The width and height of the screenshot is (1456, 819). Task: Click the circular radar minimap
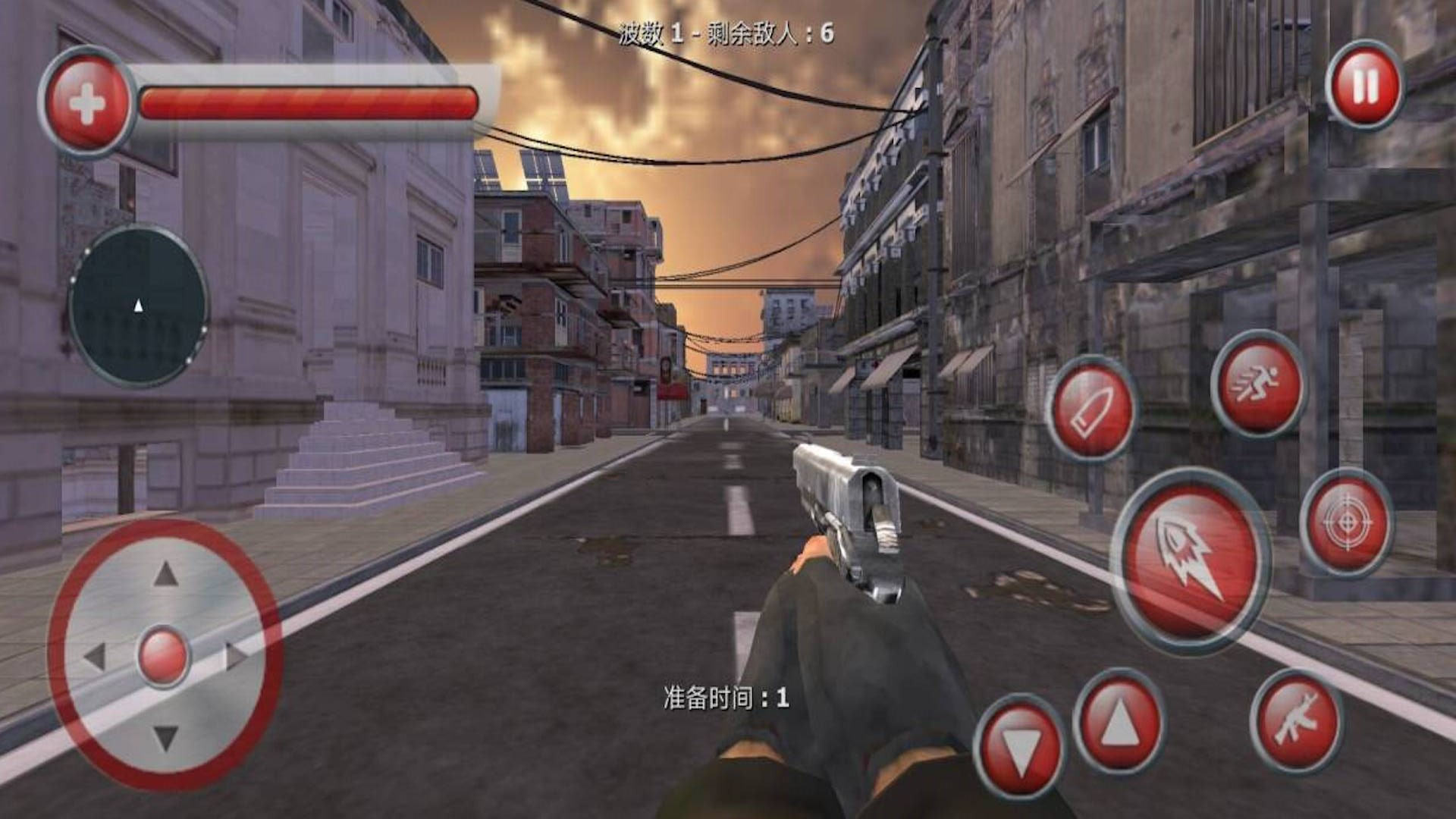click(x=138, y=306)
